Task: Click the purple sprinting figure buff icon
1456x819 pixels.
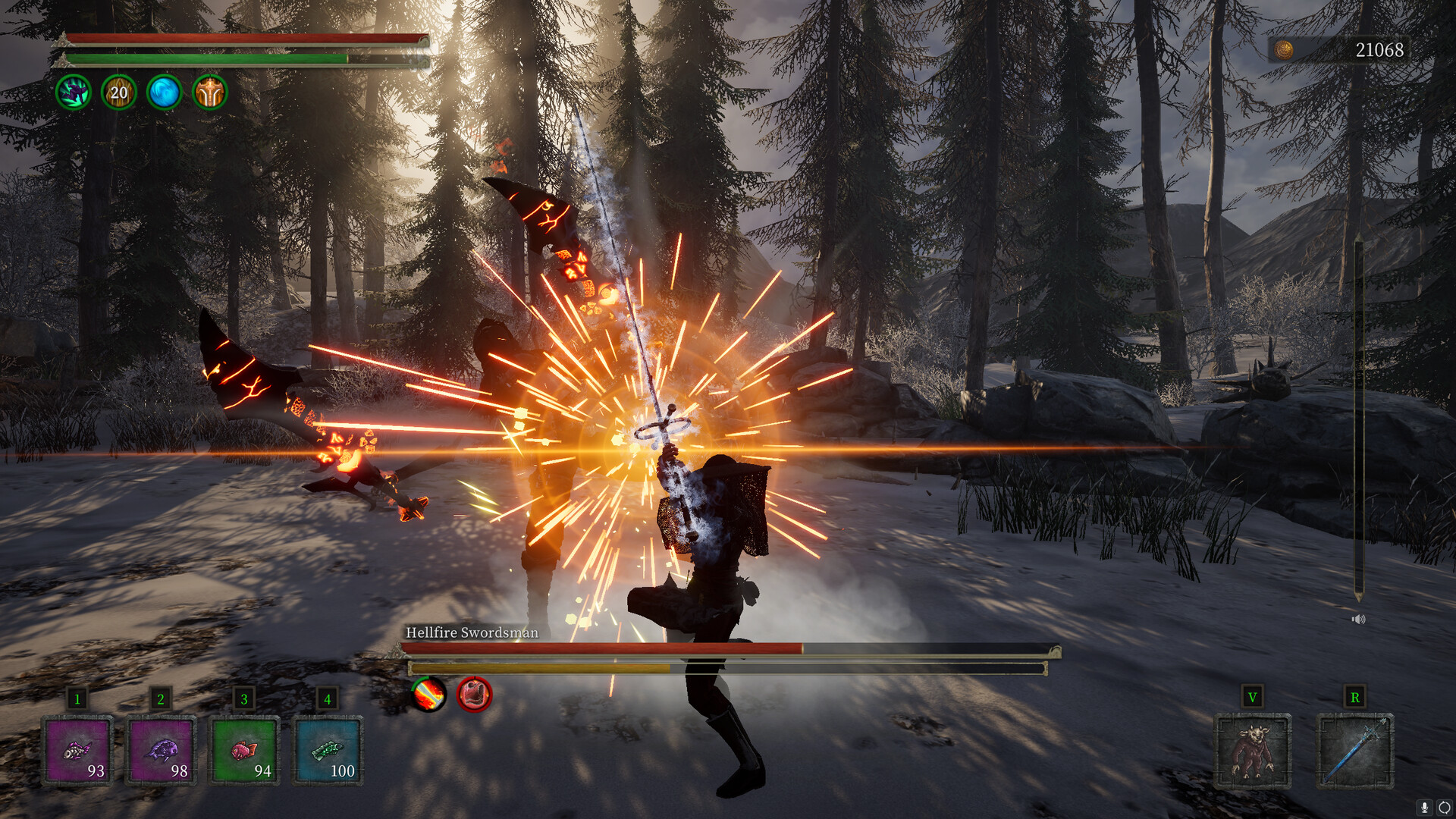Action: (x=74, y=93)
